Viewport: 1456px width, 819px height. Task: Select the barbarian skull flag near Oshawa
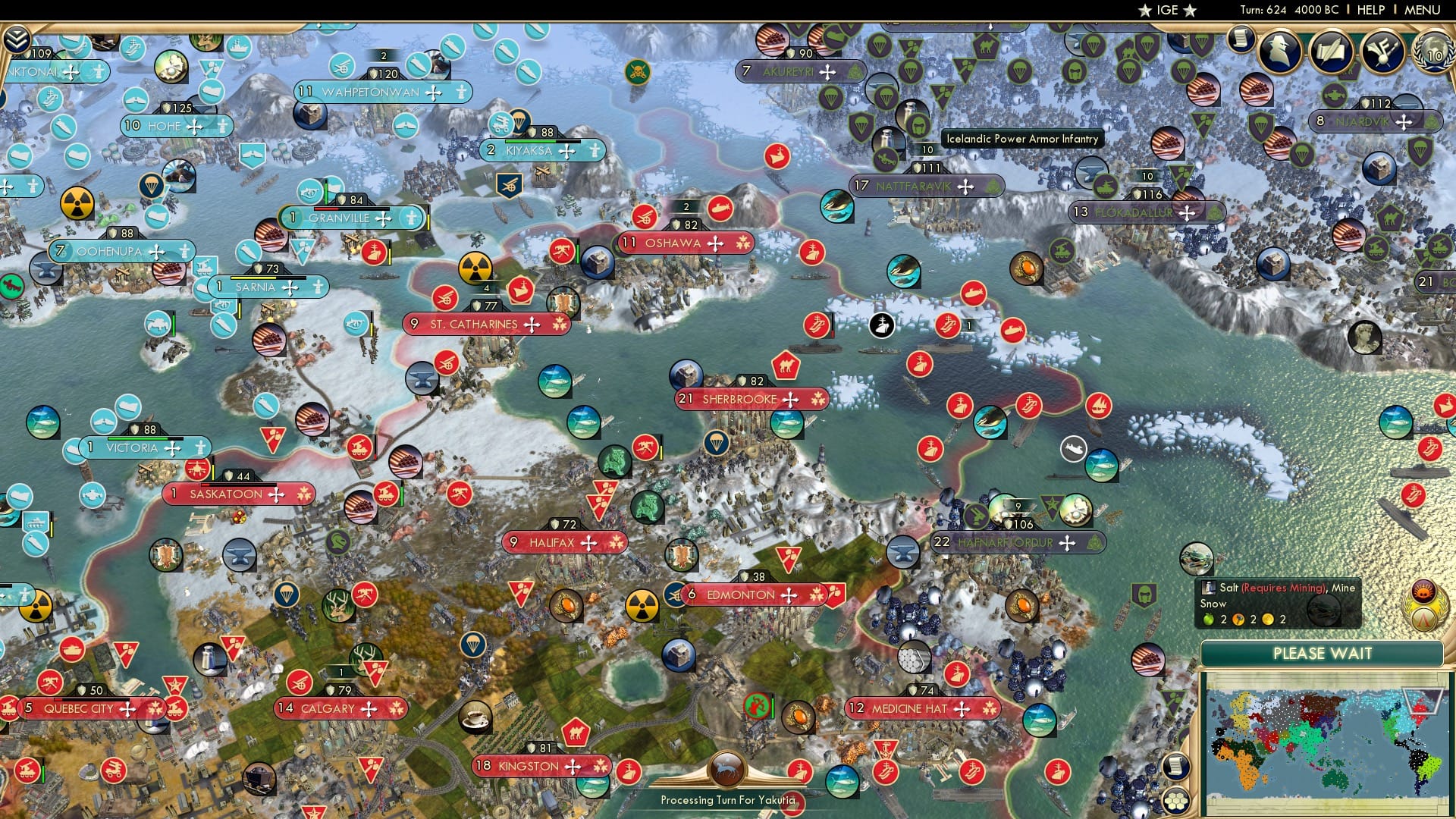click(639, 71)
